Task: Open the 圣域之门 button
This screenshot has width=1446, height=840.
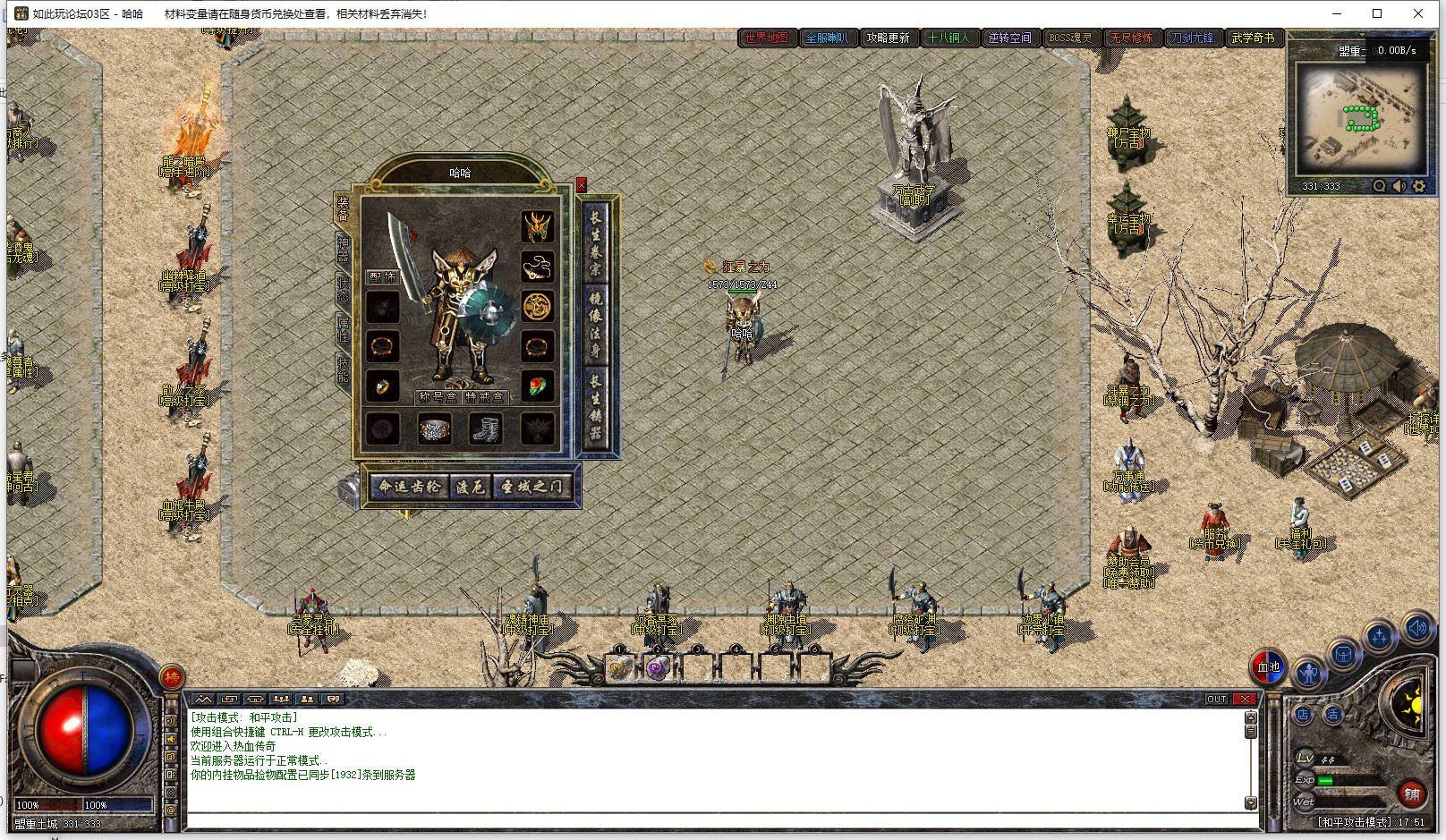Action: tap(532, 487)
